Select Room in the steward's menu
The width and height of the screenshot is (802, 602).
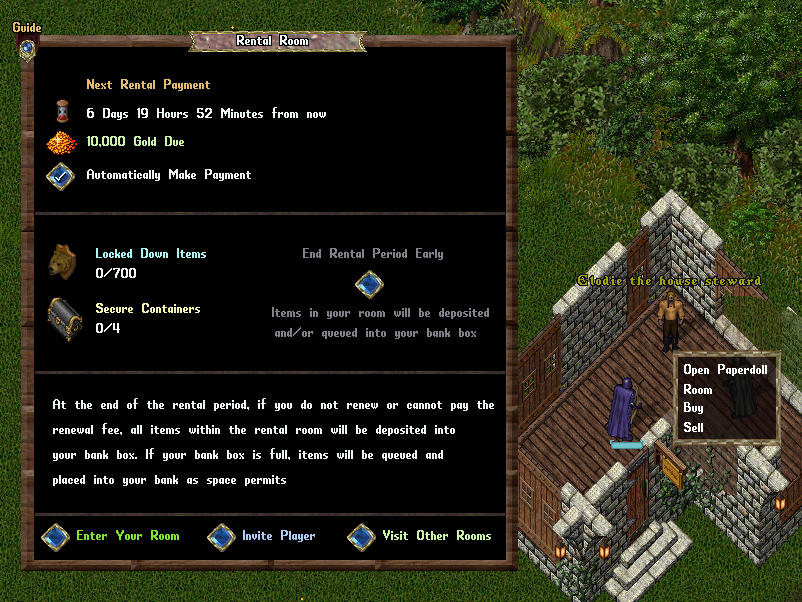pyautogui.click(x=698, y=389)
